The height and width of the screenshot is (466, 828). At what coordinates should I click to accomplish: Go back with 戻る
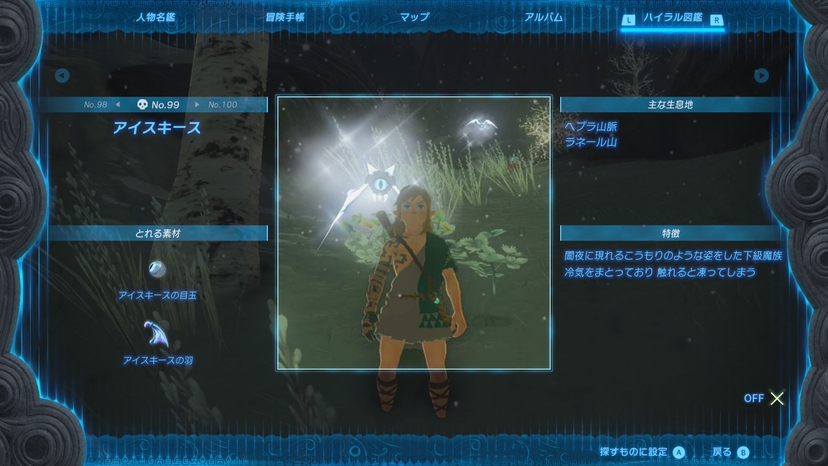pyautogui.click(x=730, y=452)
